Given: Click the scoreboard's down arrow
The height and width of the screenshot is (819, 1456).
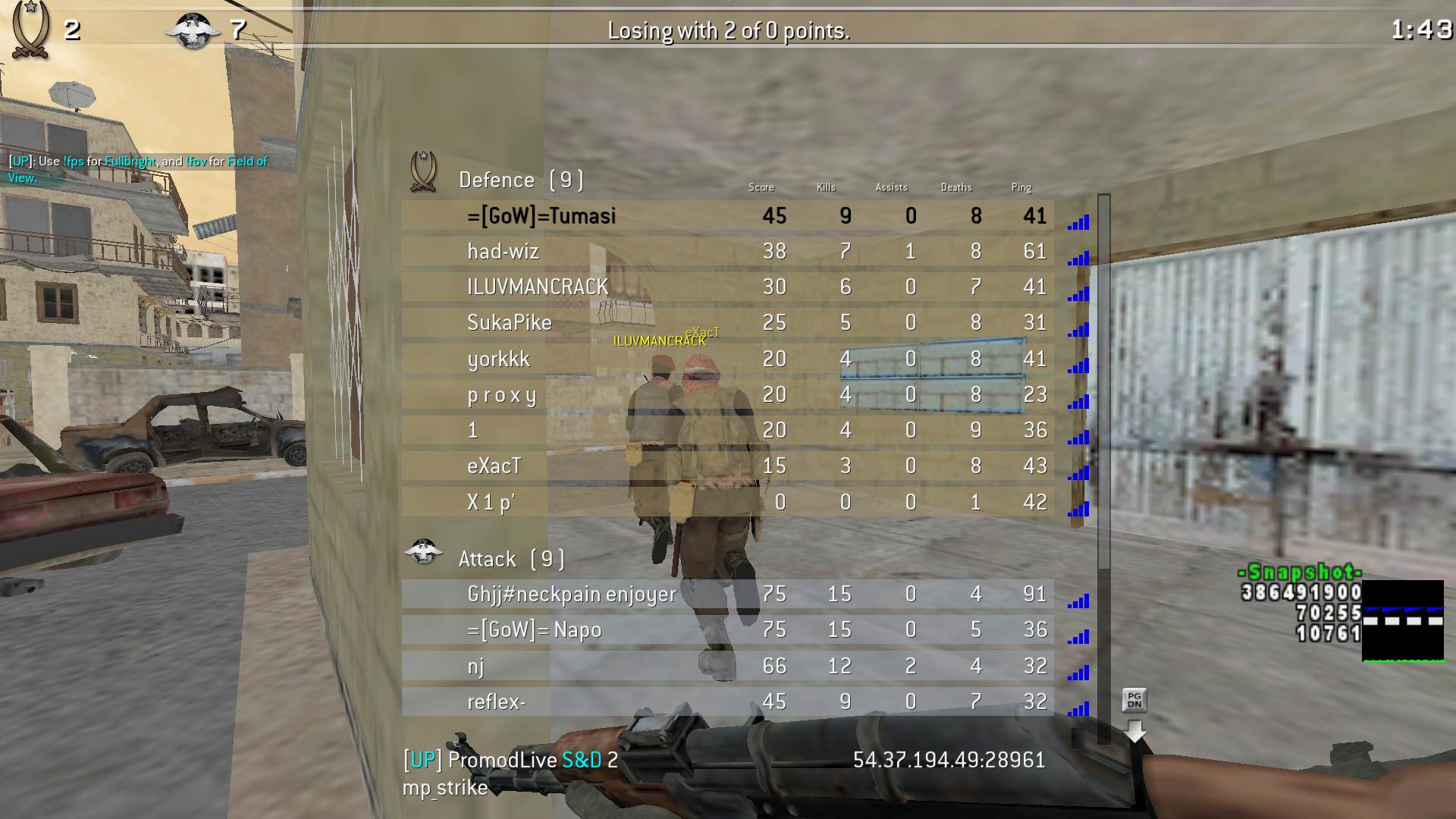Looking at the screenshot, I should click(1134, 731).
